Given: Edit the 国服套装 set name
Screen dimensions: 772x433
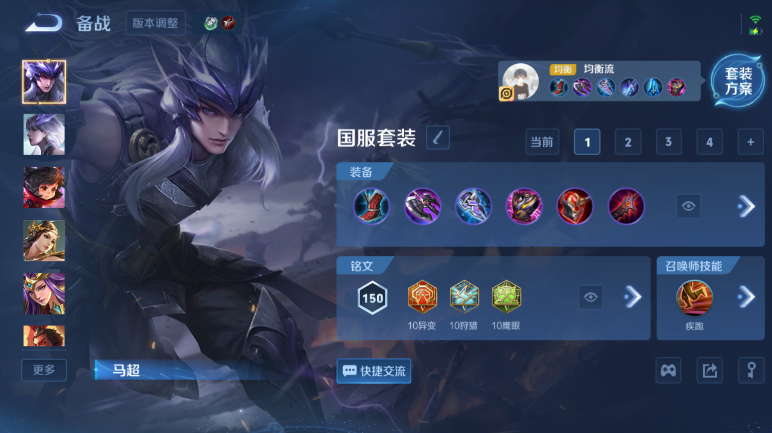Looking at the screenshot, I should point(437,138).
